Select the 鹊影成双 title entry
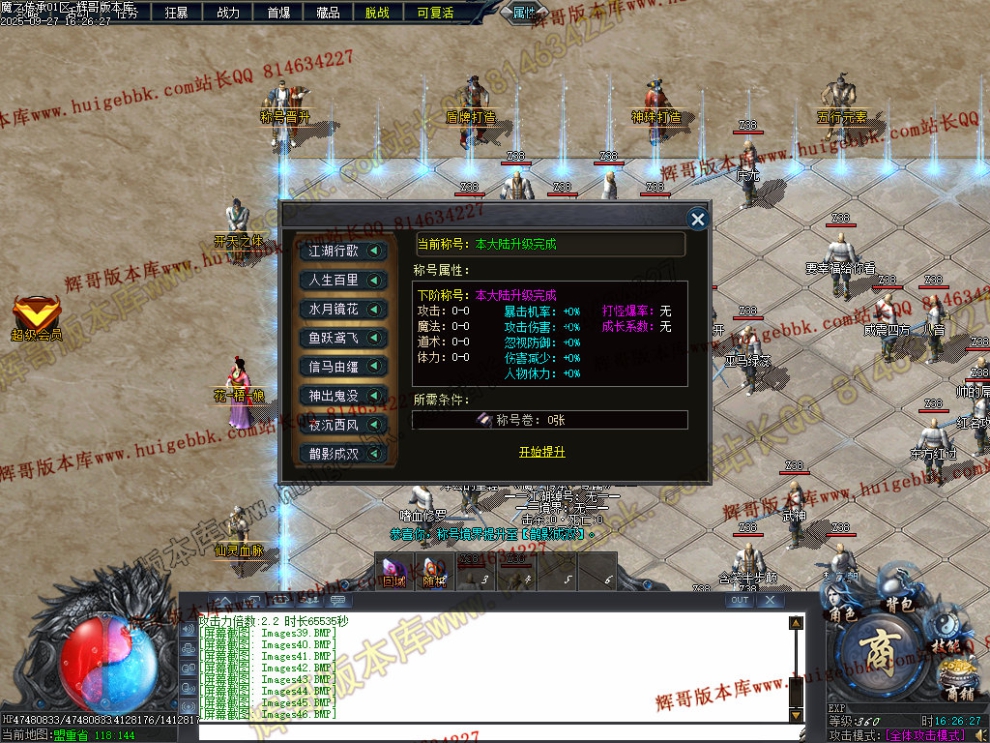This screenshot has width=990, height=743. (344, 454)
